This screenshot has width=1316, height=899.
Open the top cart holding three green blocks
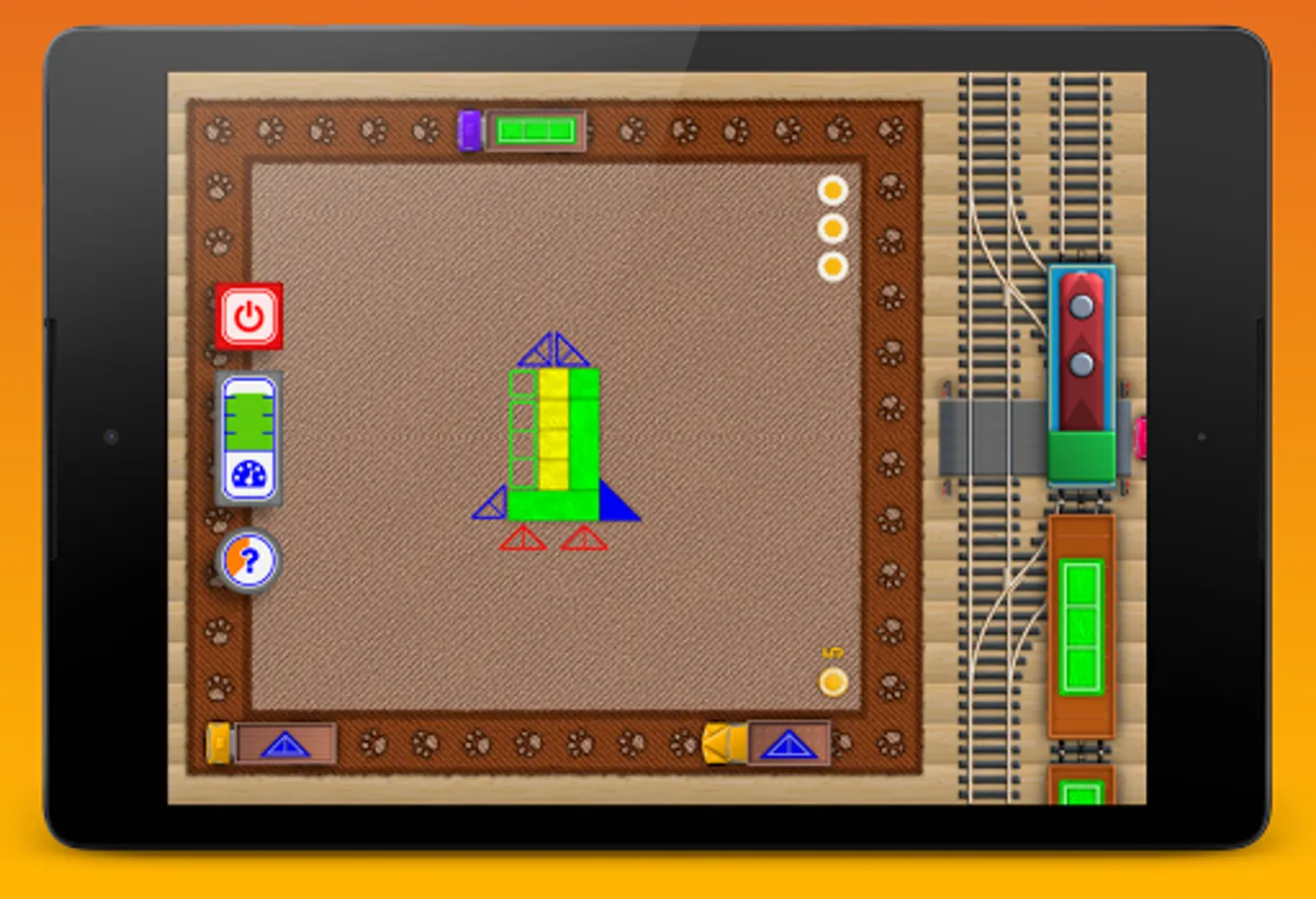pos(535,128)
